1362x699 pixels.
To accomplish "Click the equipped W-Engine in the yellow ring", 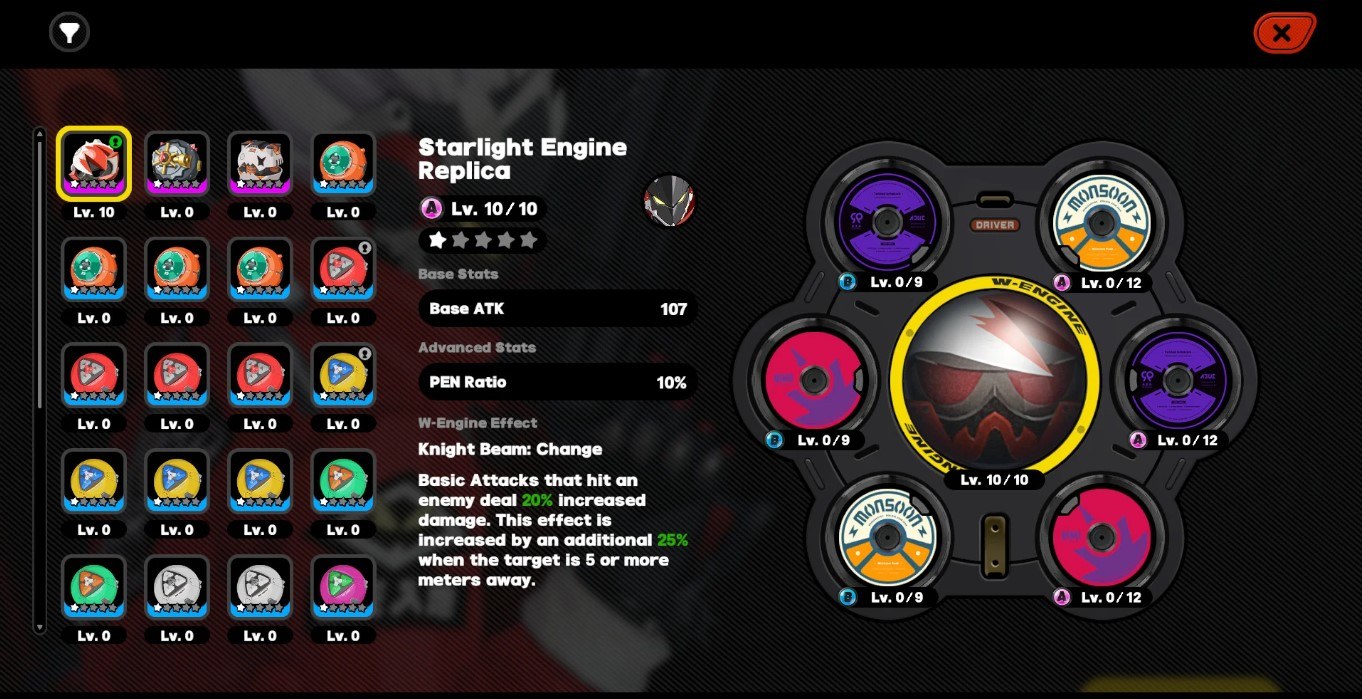I will point(993,379).
